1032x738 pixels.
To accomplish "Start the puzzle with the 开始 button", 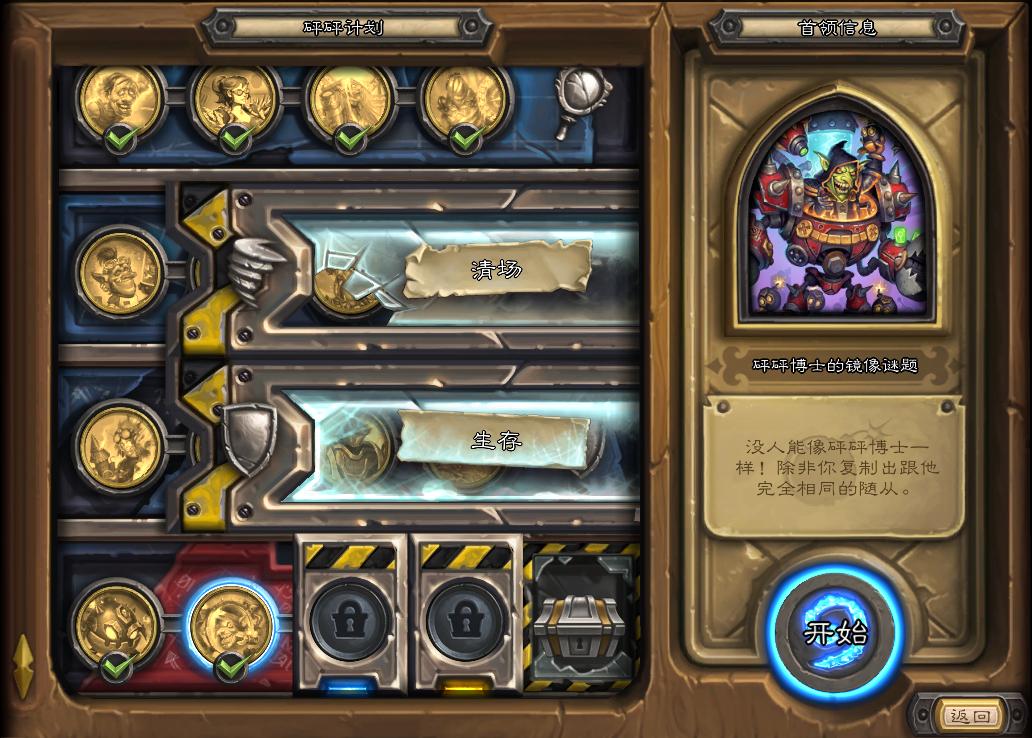I will (x=835, y=632).
